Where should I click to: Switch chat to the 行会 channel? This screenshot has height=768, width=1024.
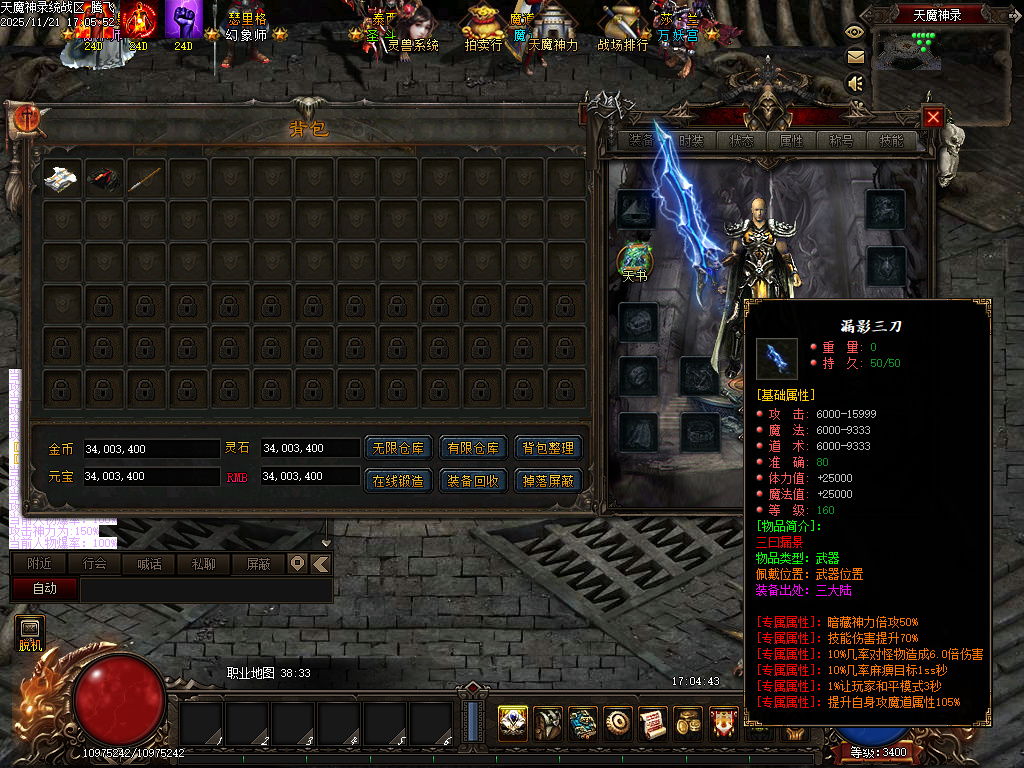[95, 564]
